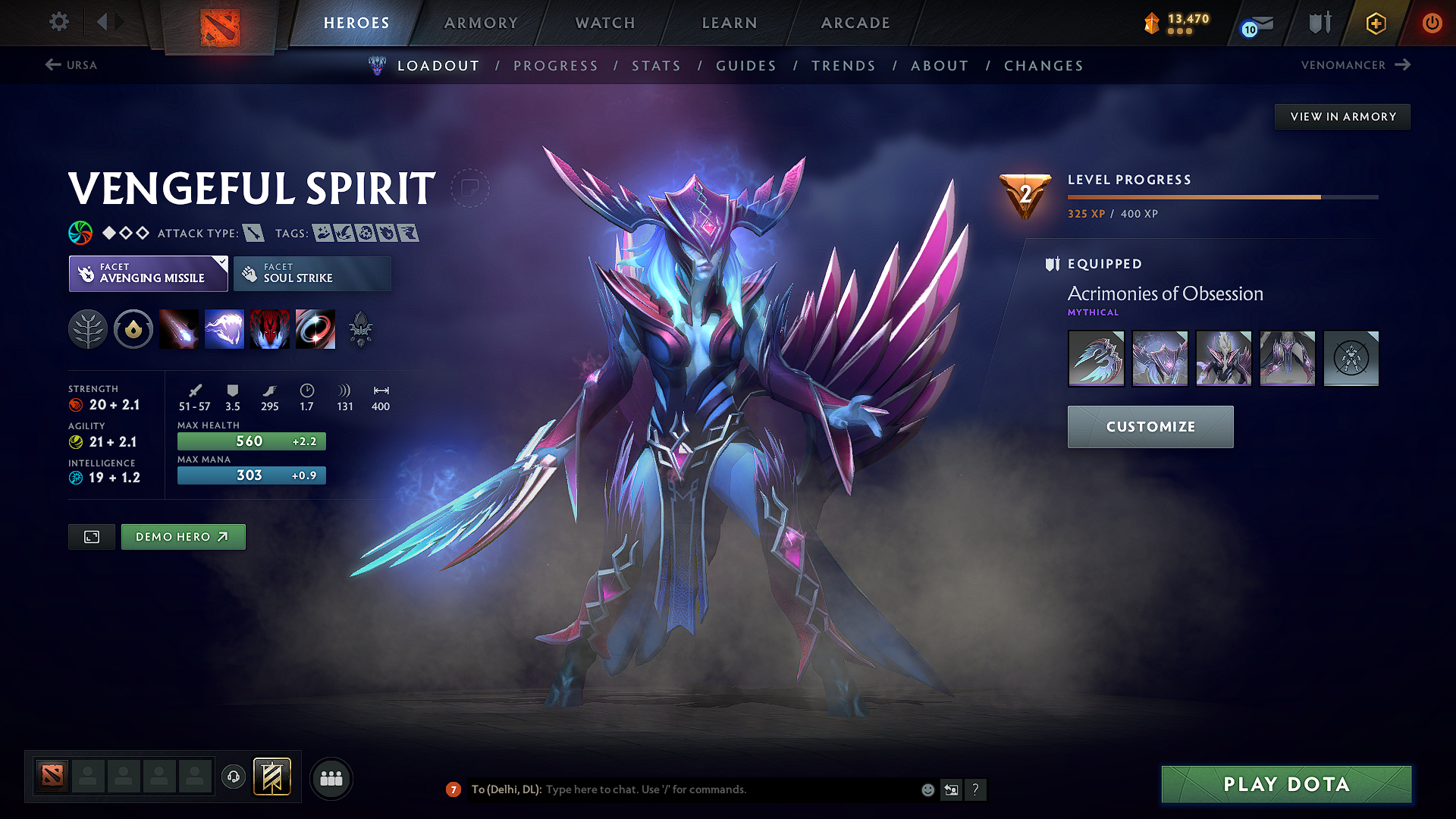Open the friends list icon near chat
The image size is (1456, 819).
(331, 777)
